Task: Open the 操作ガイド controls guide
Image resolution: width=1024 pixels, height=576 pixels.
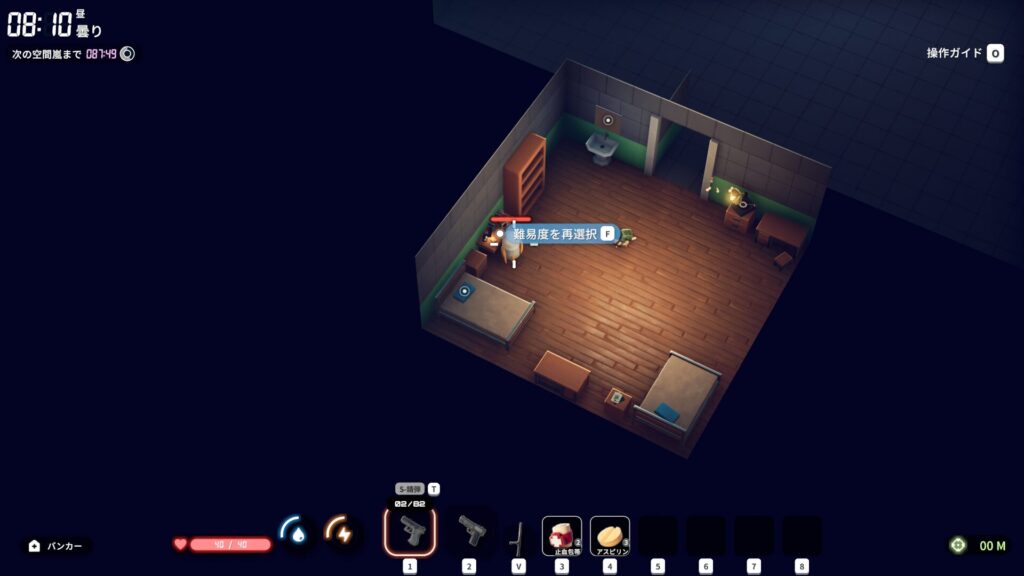Action: (x=964, y=53)
